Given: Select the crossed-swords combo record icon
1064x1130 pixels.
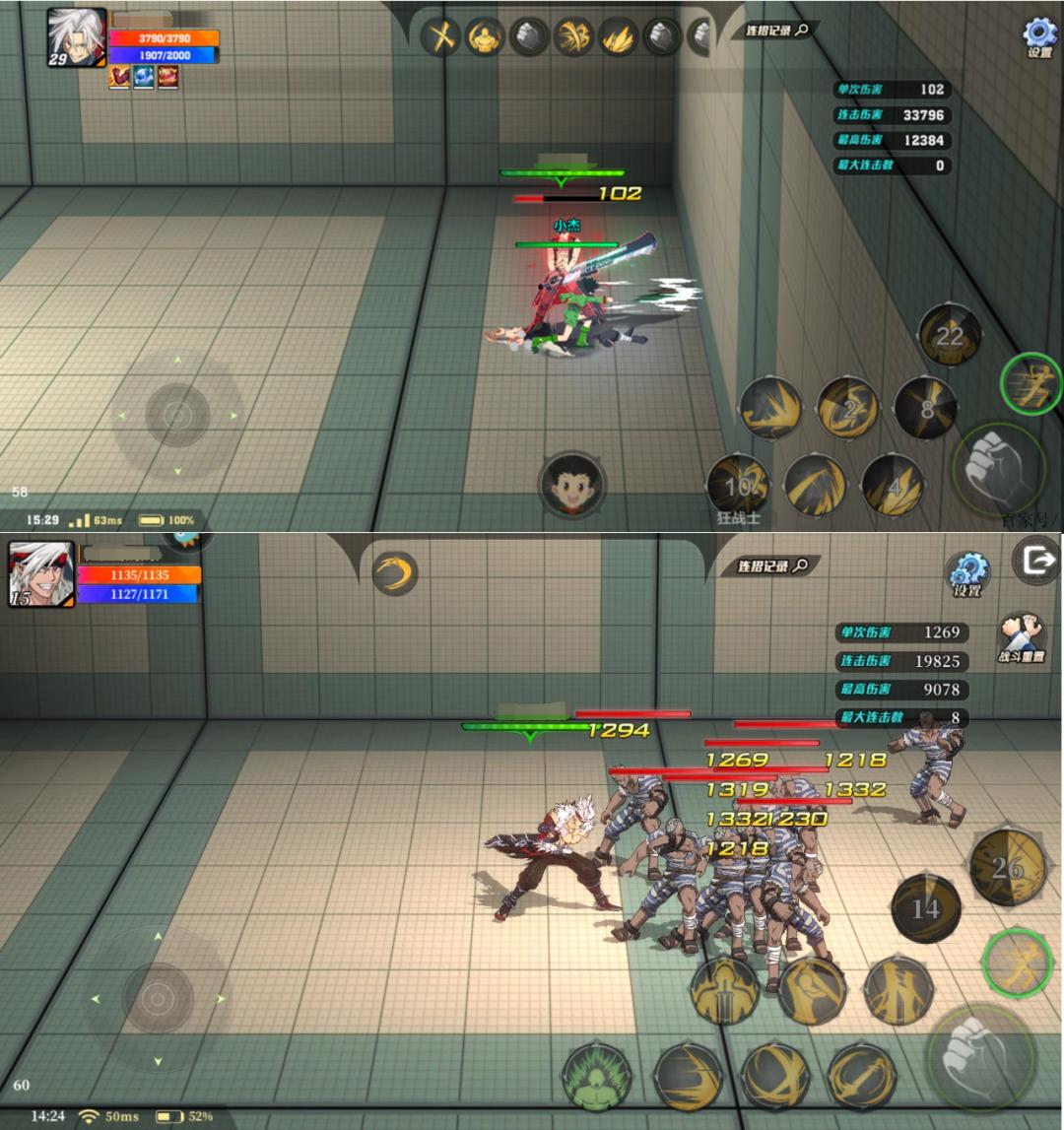Looking at the screenshot, I should point(441,37).
